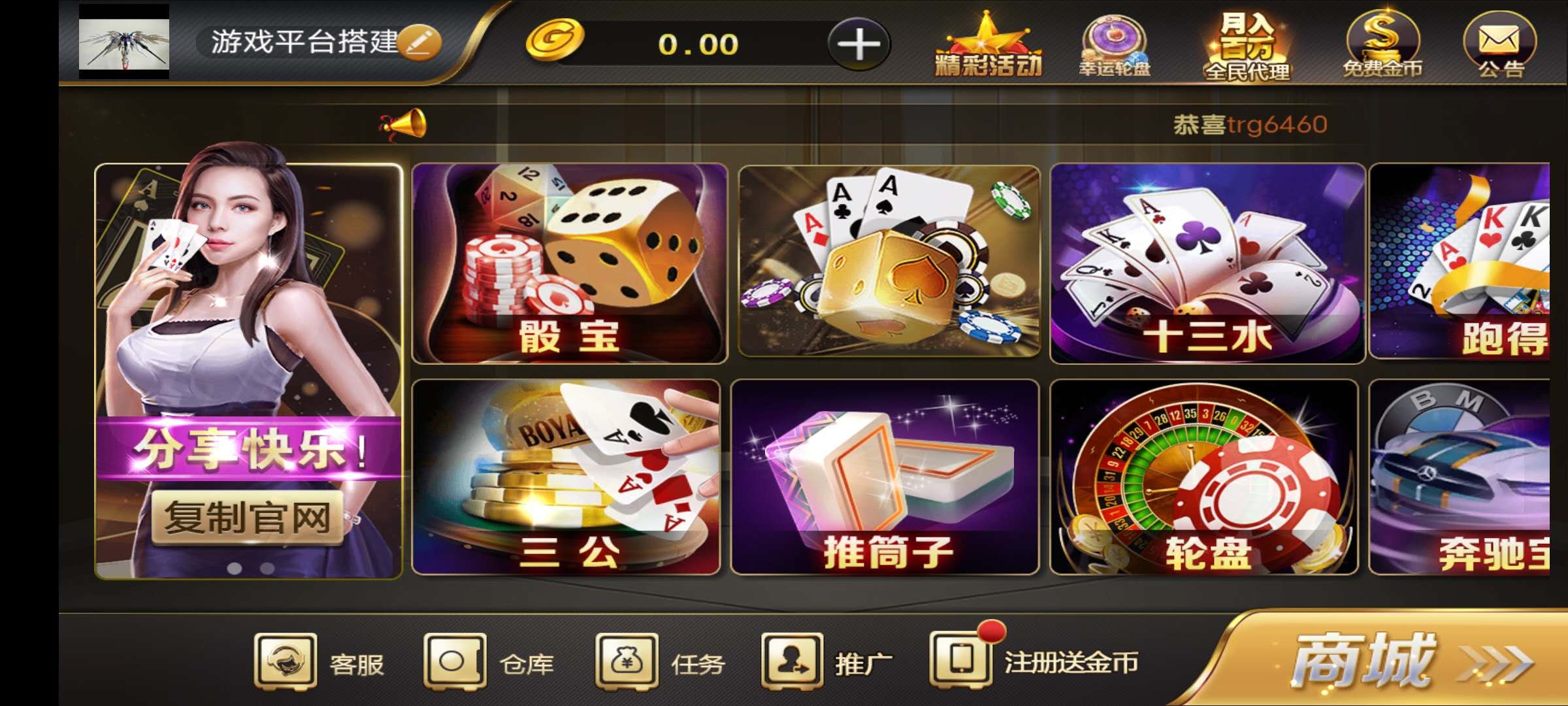This screenshot has height=706, width=1568.
Task: Launch the 十三水 card game
Action: (1207, 263)
